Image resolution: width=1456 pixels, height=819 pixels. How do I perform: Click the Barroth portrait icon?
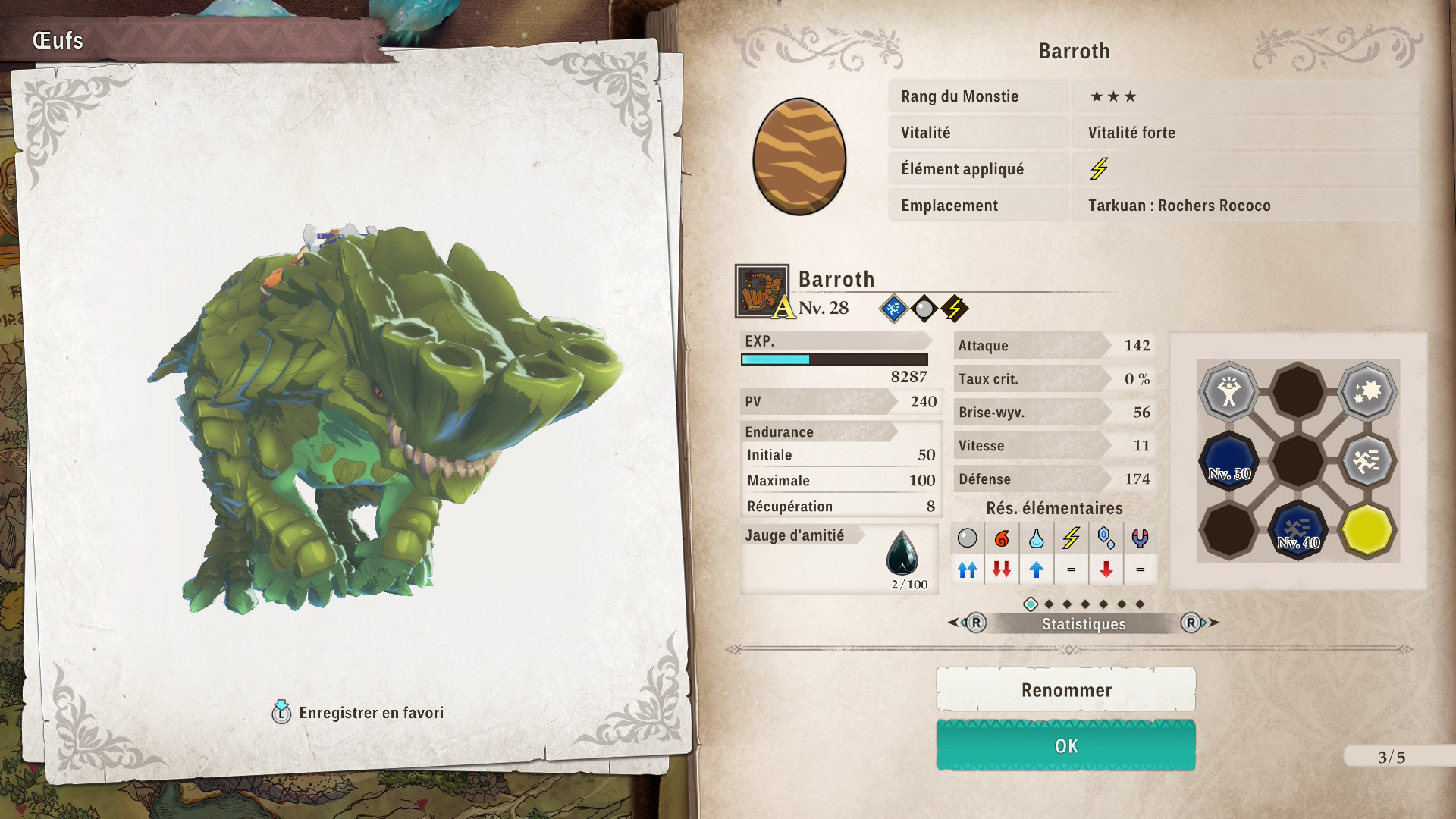coord(761,291)
